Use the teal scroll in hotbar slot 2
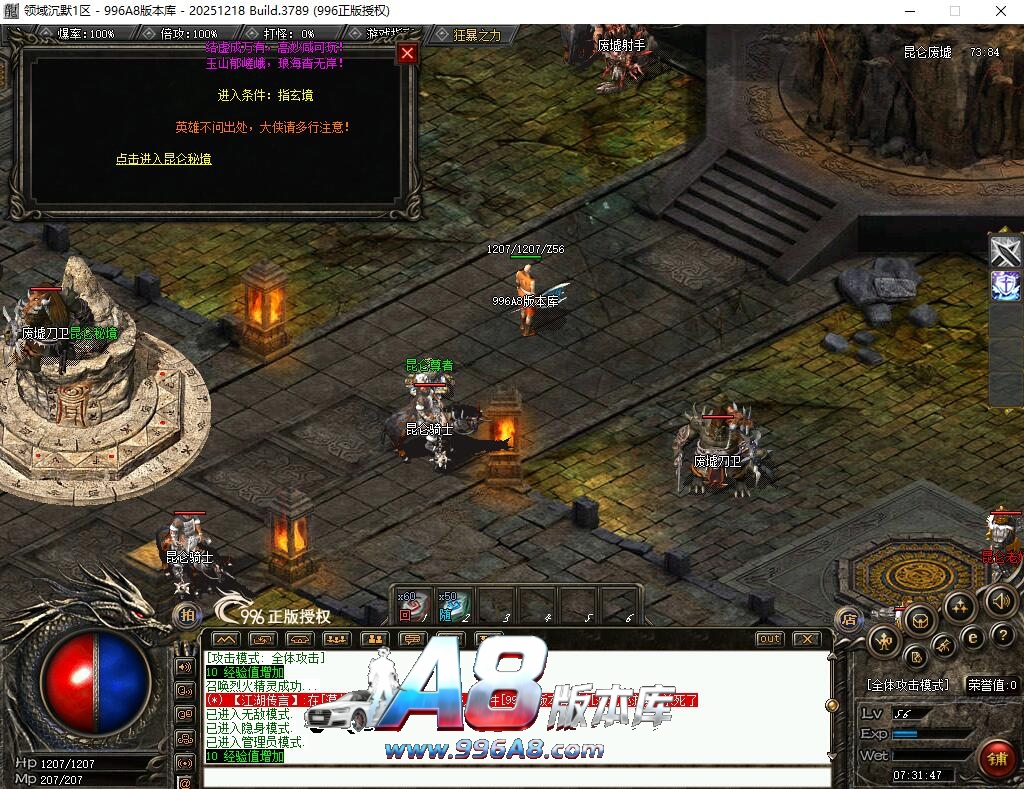 point(454,605)
